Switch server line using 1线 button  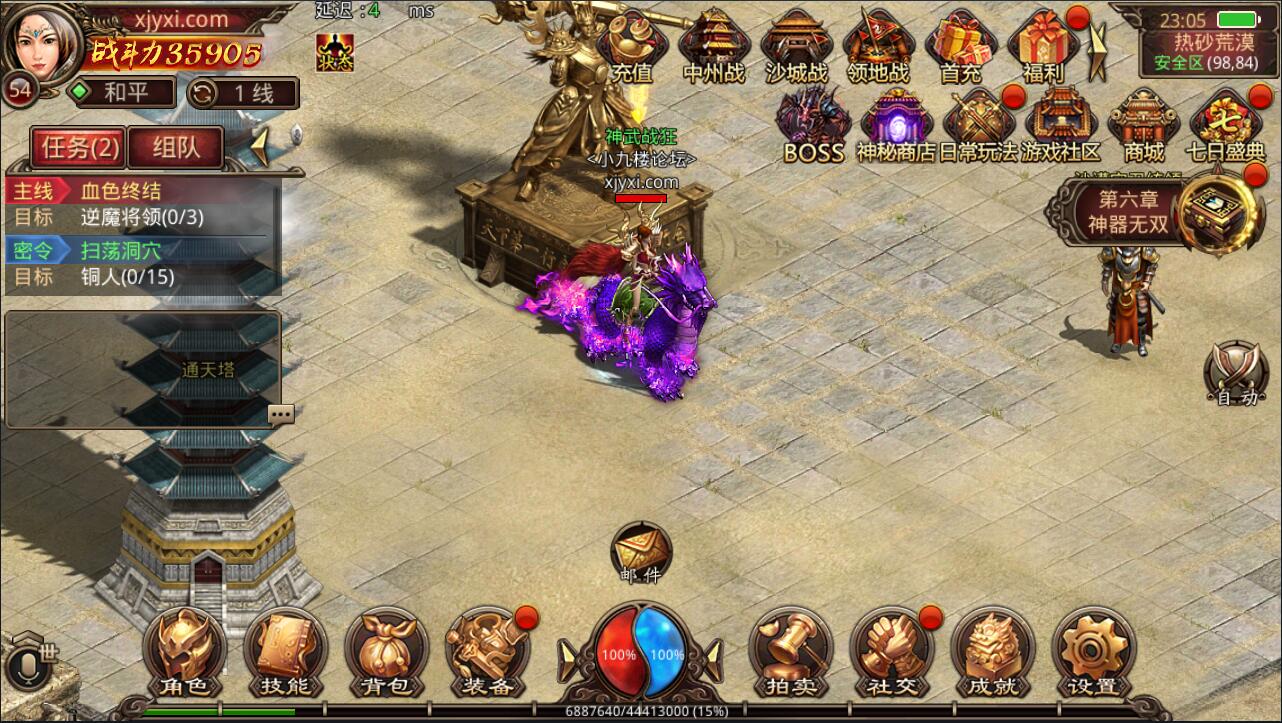[242, 93]
